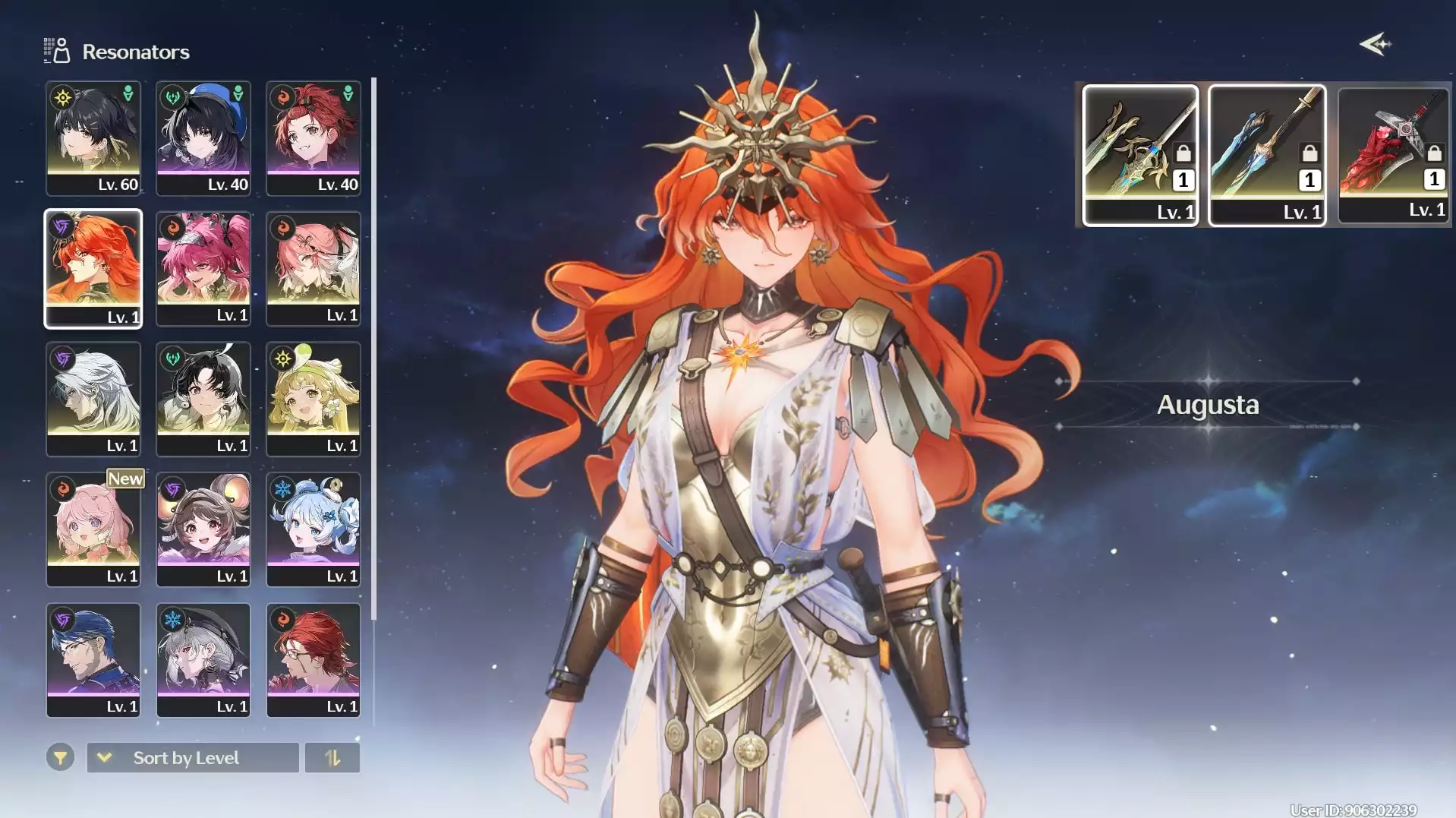
Task: Open the Sort by Level dropdown
Action: pyautogui.click(x=193, y=758)
